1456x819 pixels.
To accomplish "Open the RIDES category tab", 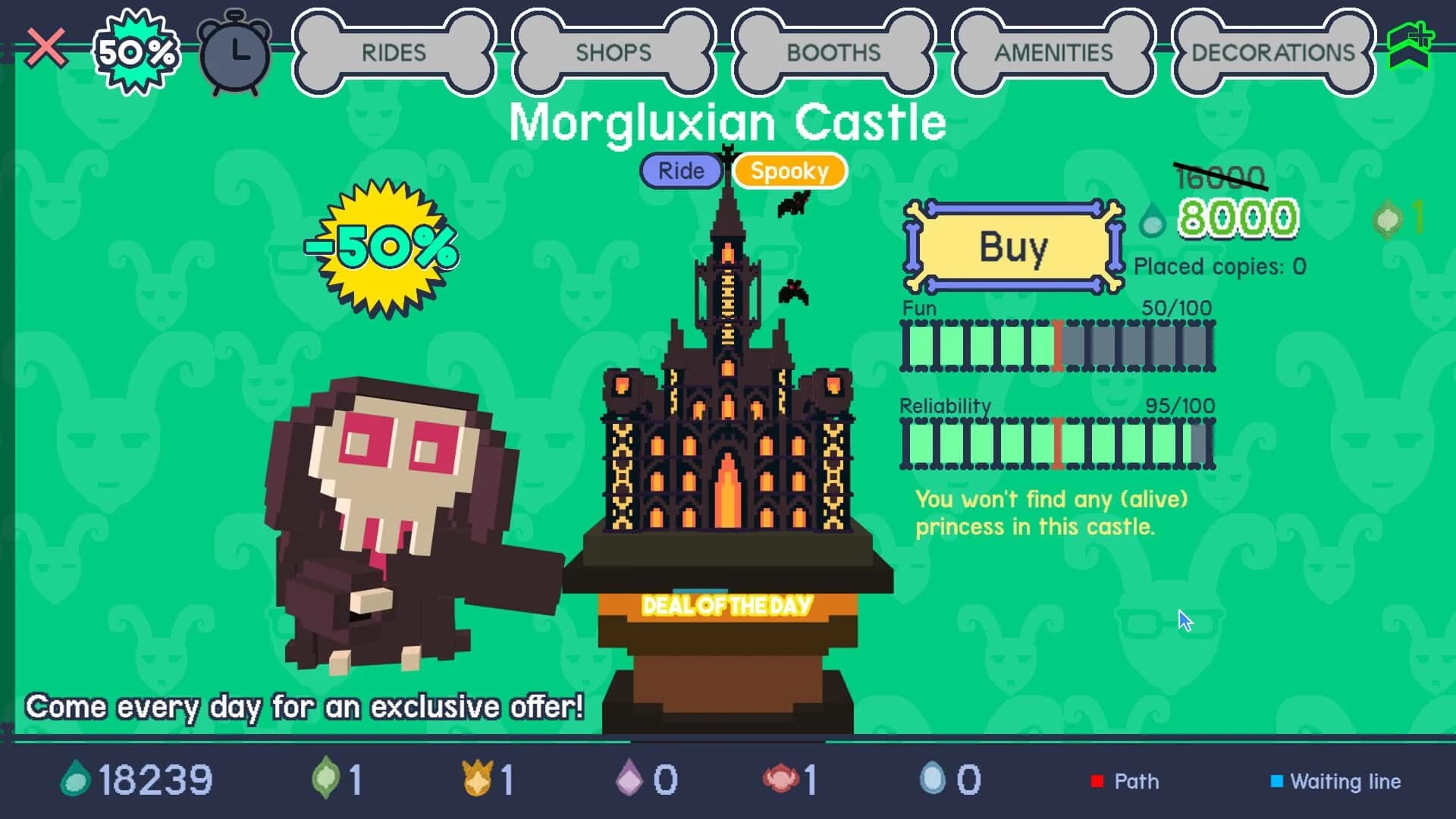I will pyautogui.click(x=392, y=53).
